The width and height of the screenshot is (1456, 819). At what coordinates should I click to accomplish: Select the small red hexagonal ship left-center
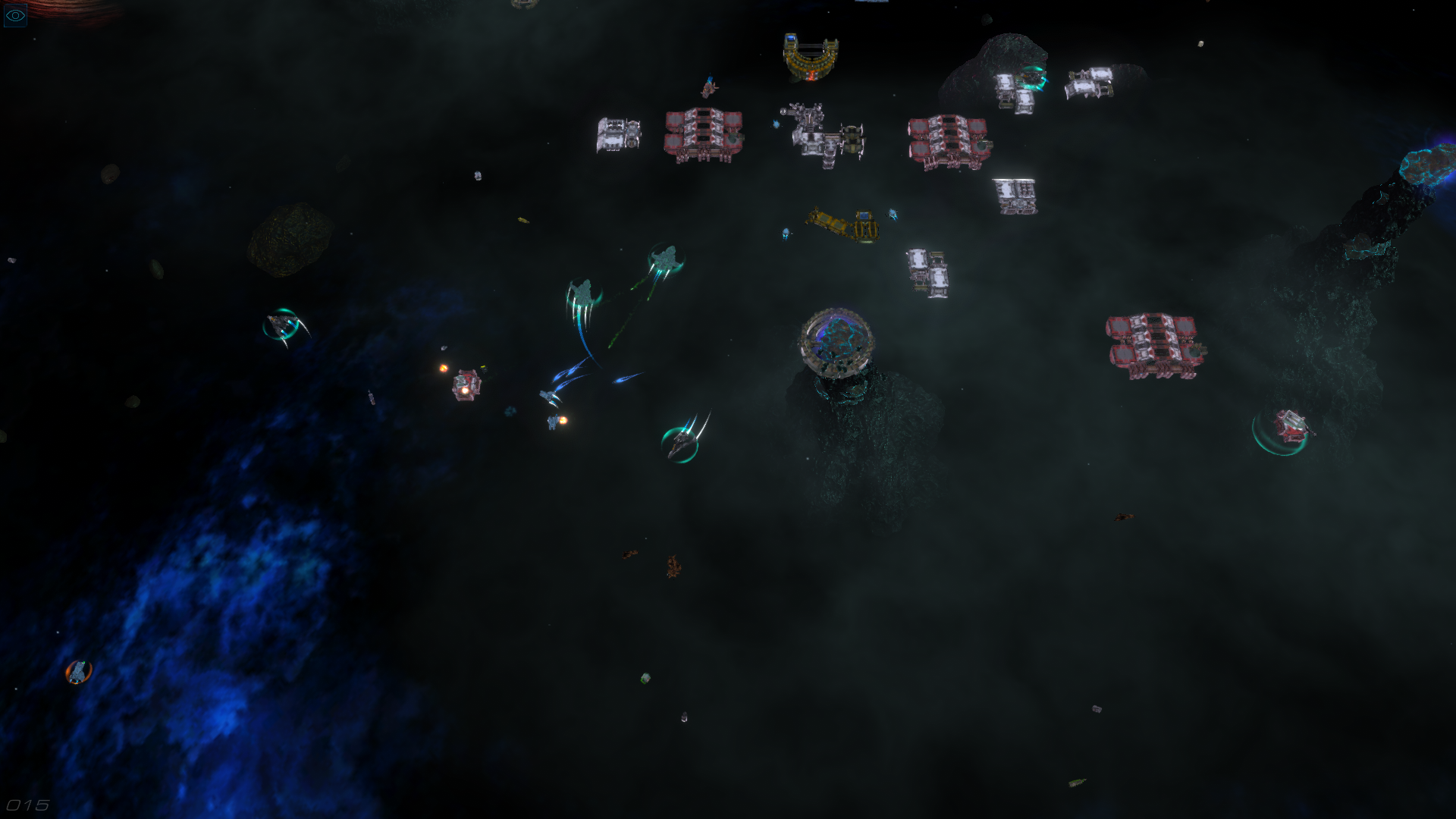tap(466, 387)
